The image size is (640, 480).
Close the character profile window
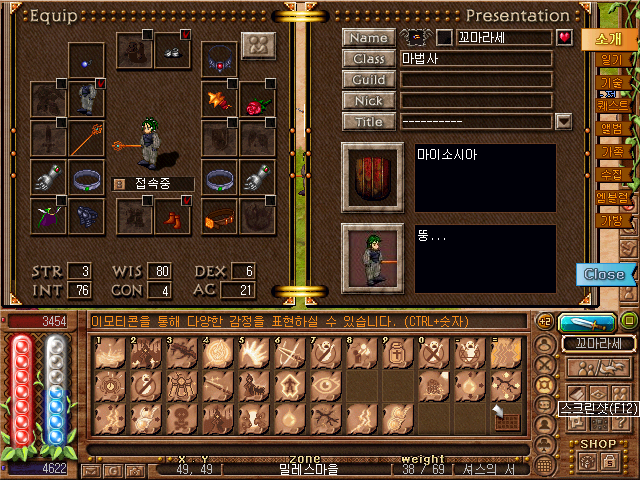click(x=604, y=274)
